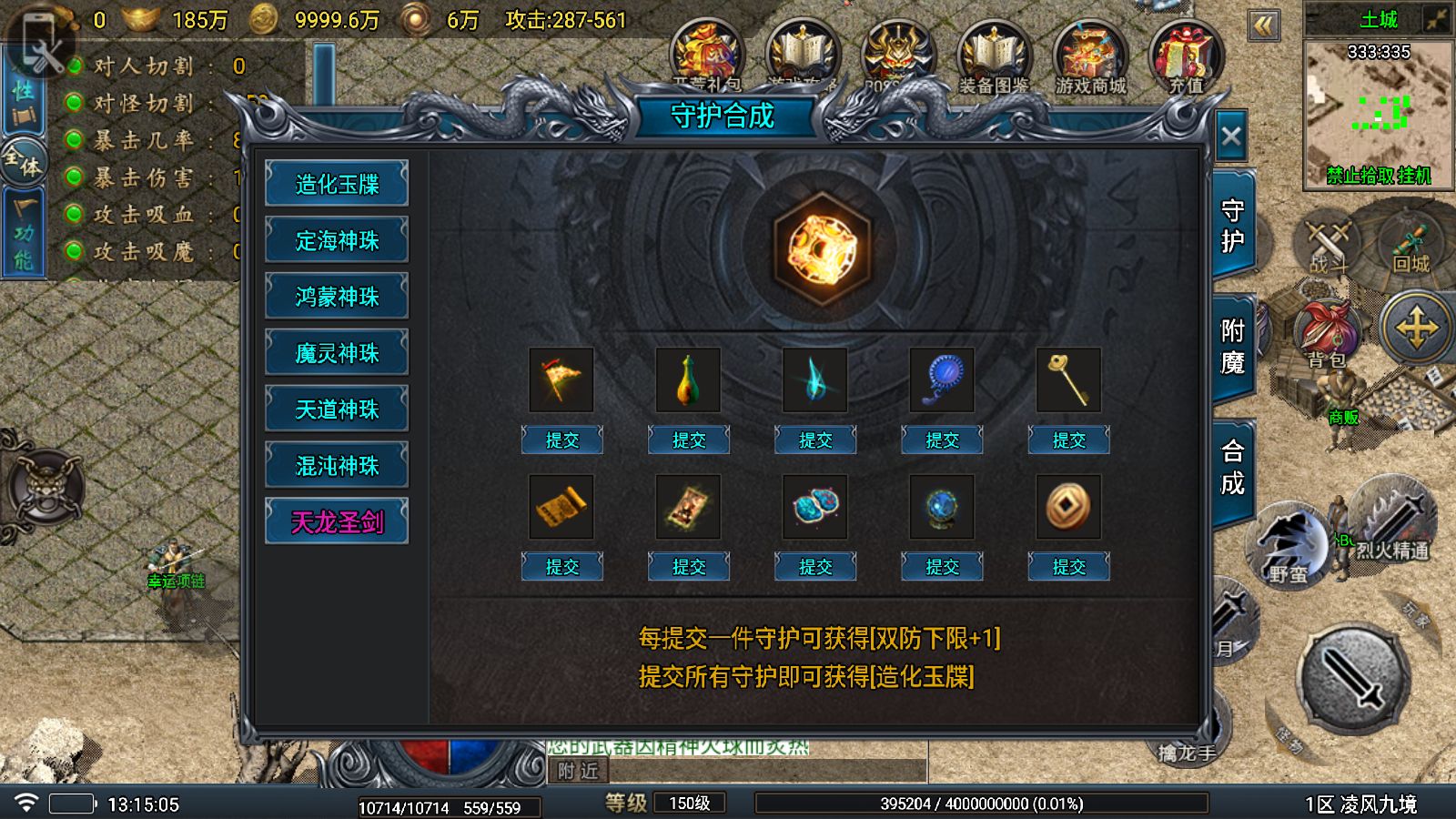Select the 定海神珠 category button
Image resolution: width=1456 pixels, height=819 pixels.
click(337, 240)
